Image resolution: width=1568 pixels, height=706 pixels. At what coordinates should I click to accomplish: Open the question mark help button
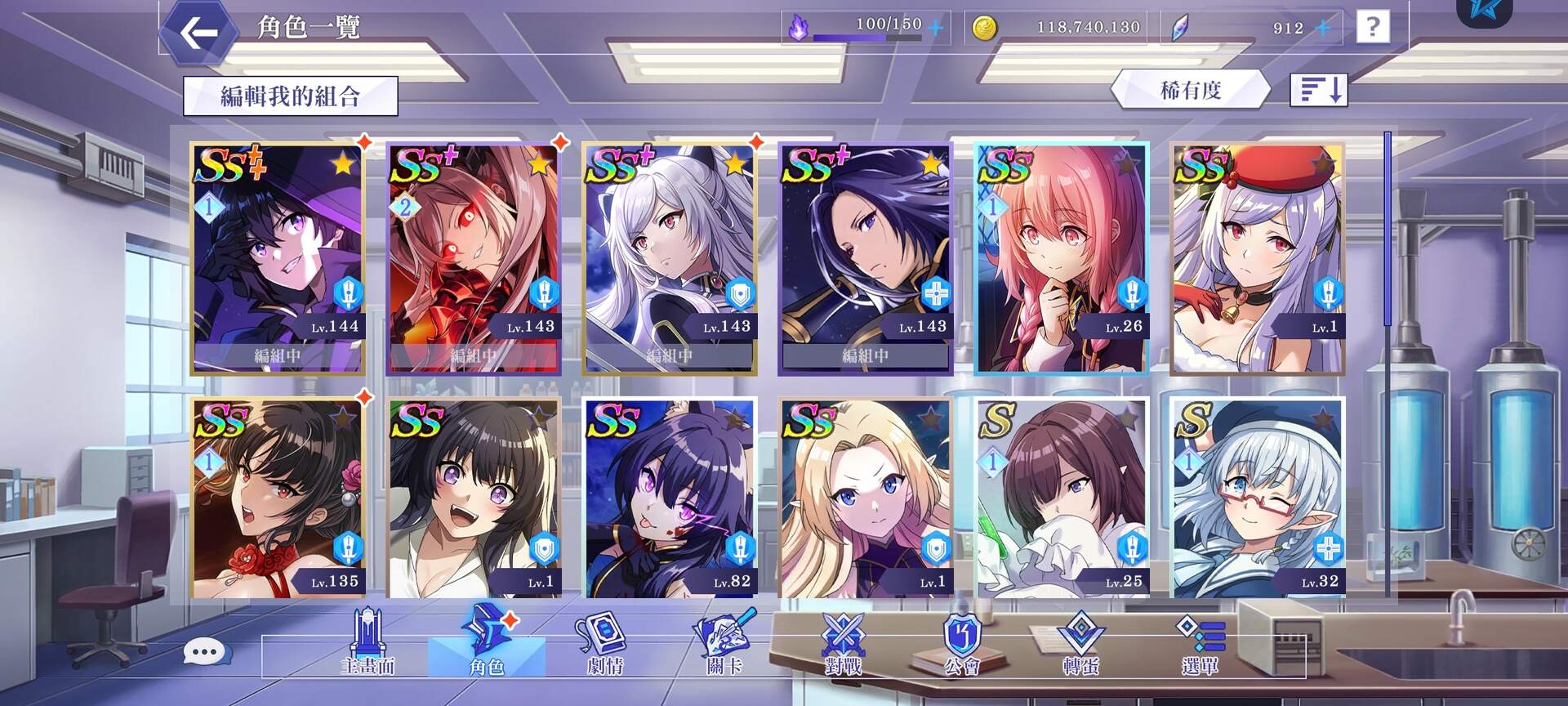(1372, 28)
